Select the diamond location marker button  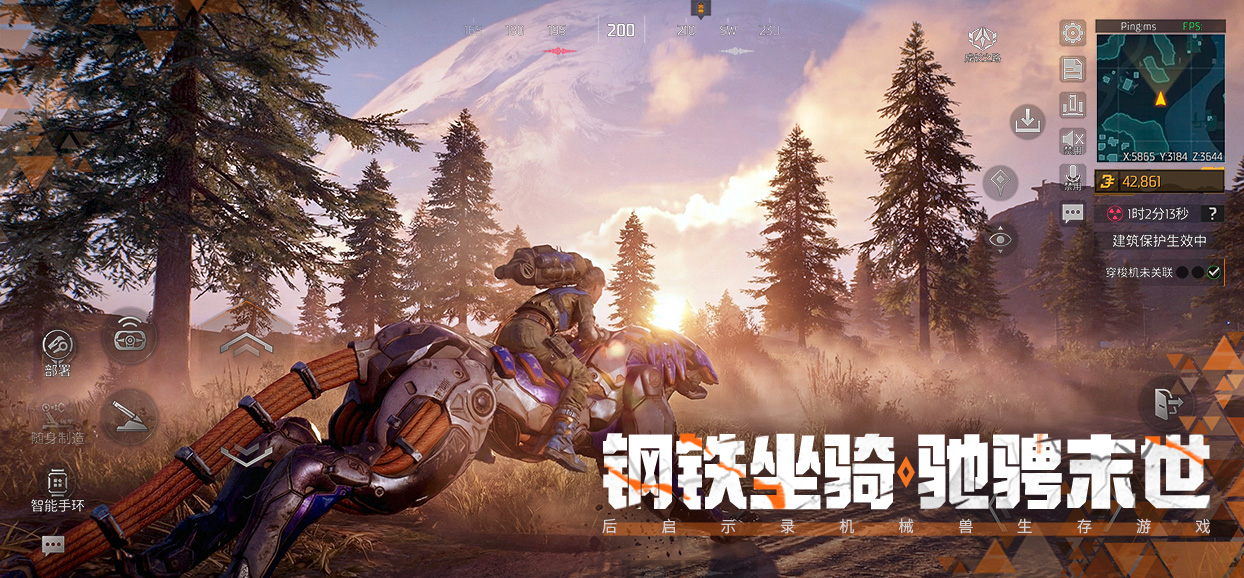pyautogui.click(x=1000, y=183)
